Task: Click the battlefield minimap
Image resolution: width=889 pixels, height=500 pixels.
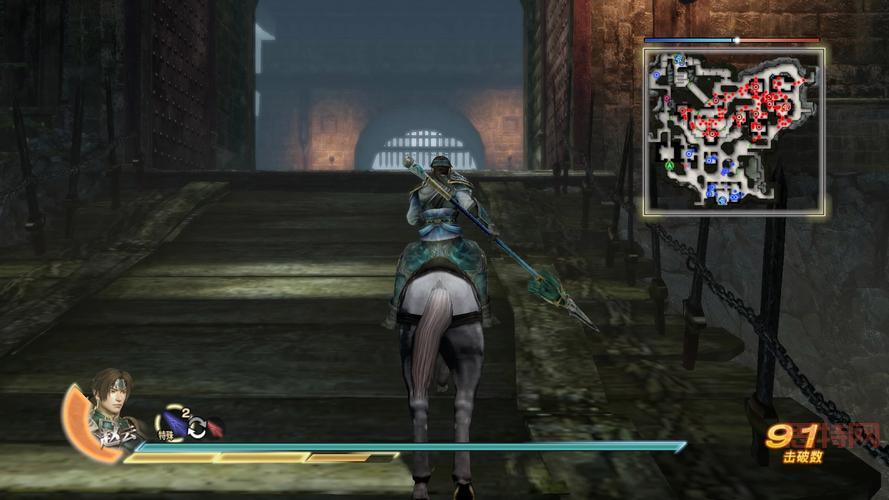Action: point(734,130)
